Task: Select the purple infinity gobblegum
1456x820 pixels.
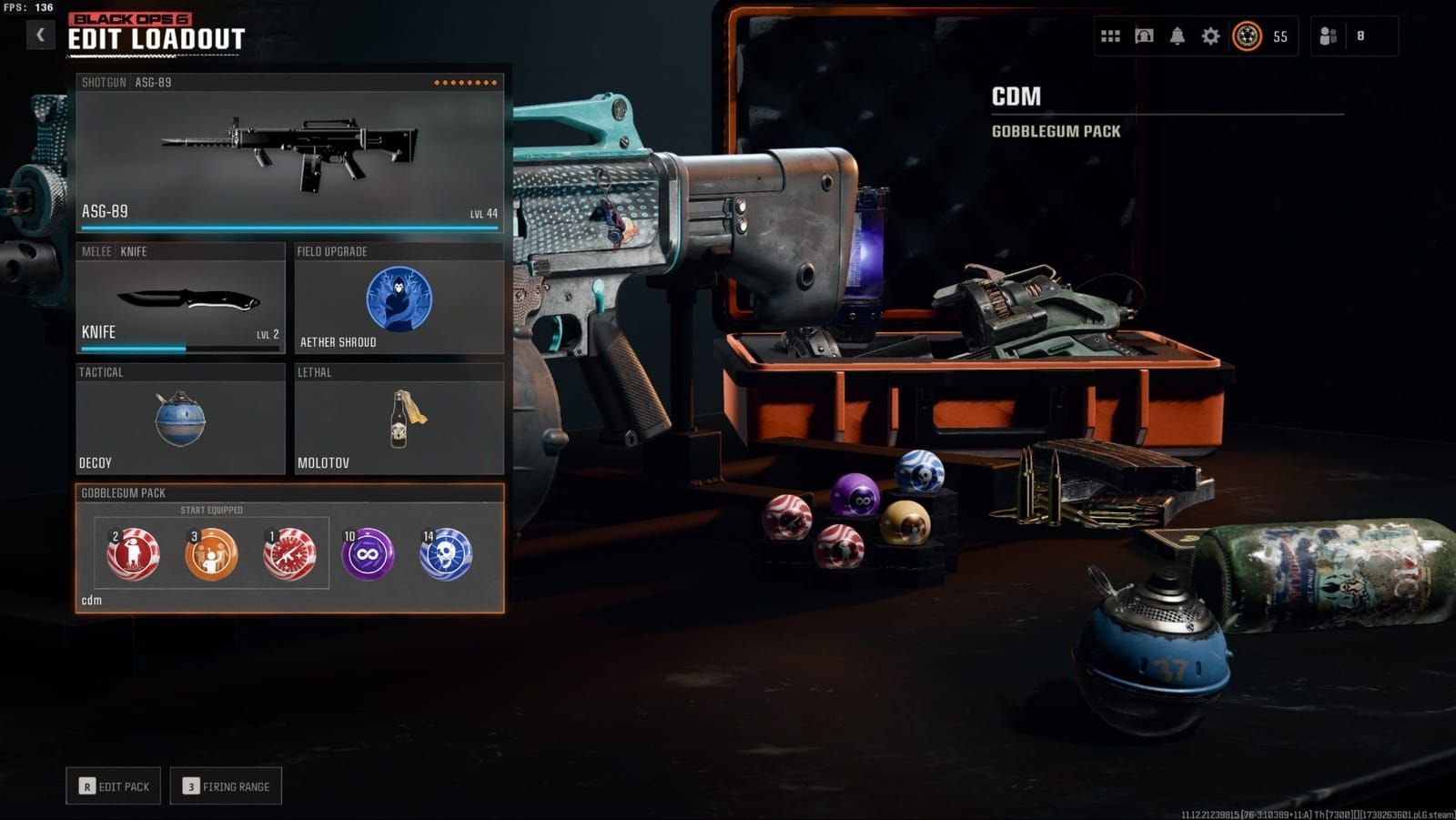Action: (368, 552)
